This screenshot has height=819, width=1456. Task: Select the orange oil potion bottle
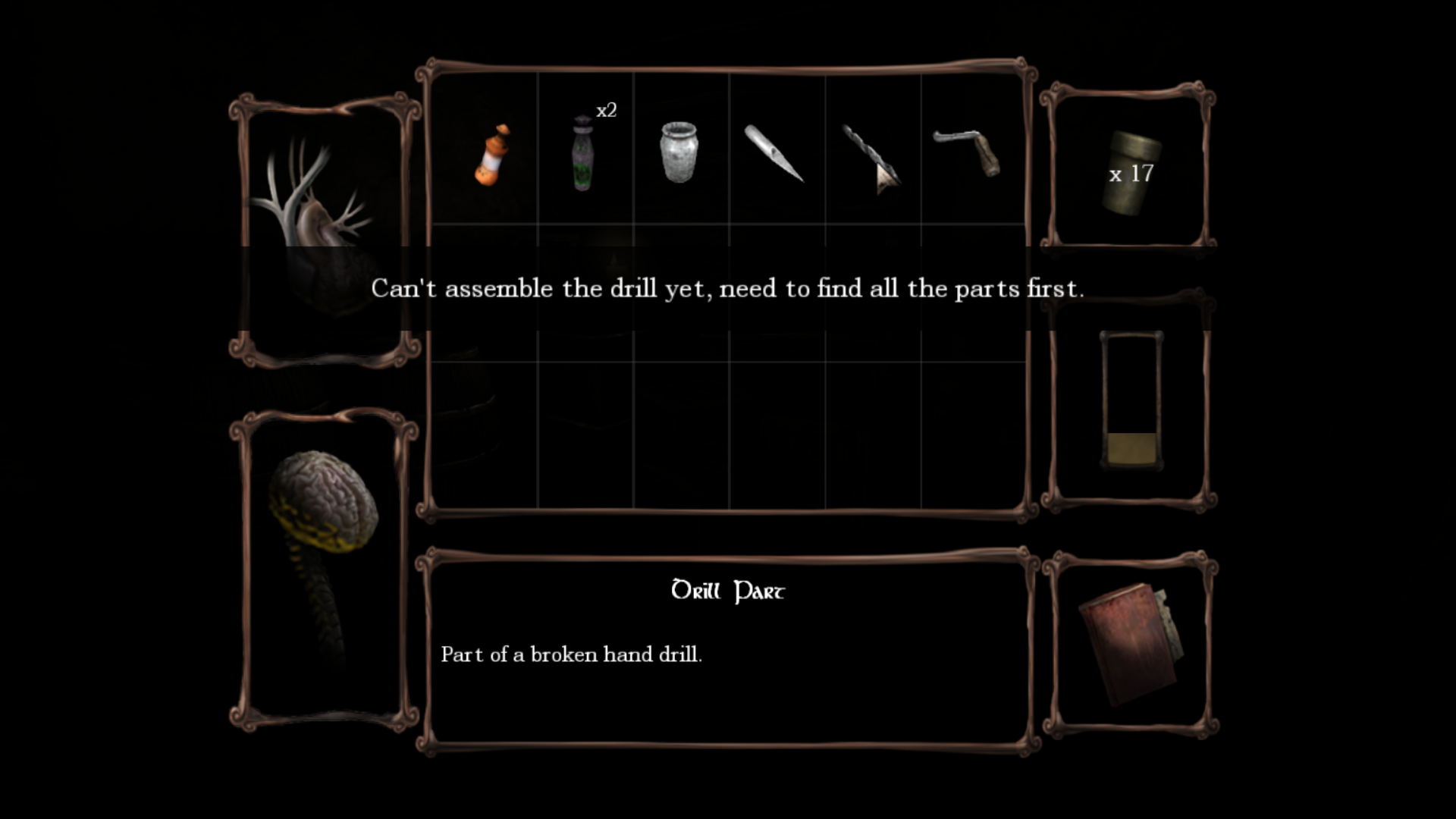click(491, 155)
